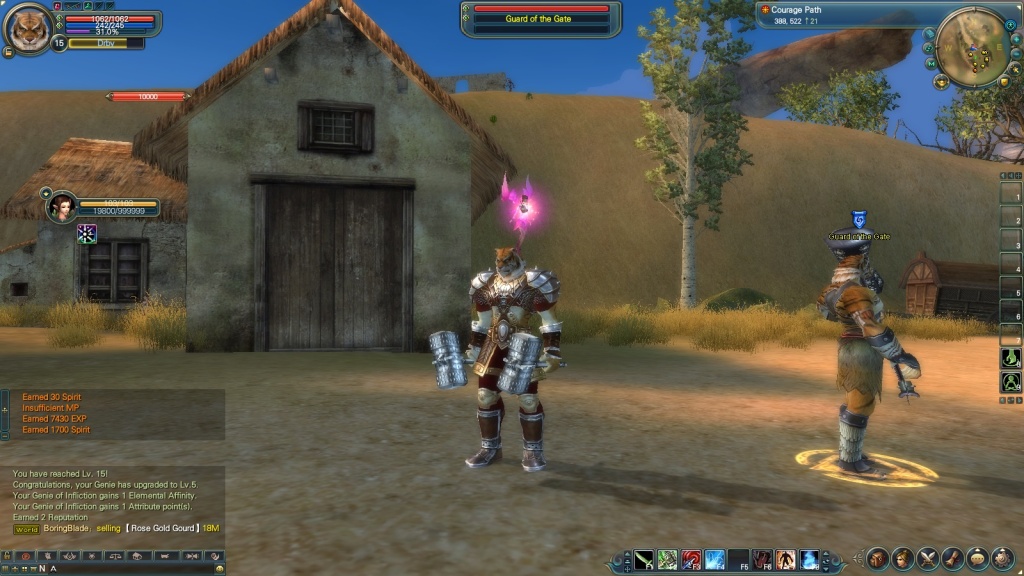Viewport: 1024px width, 576px height.
Task: Select the Guard of the Gate target frame
Action: pyautogui.click(x=540, y=19)
